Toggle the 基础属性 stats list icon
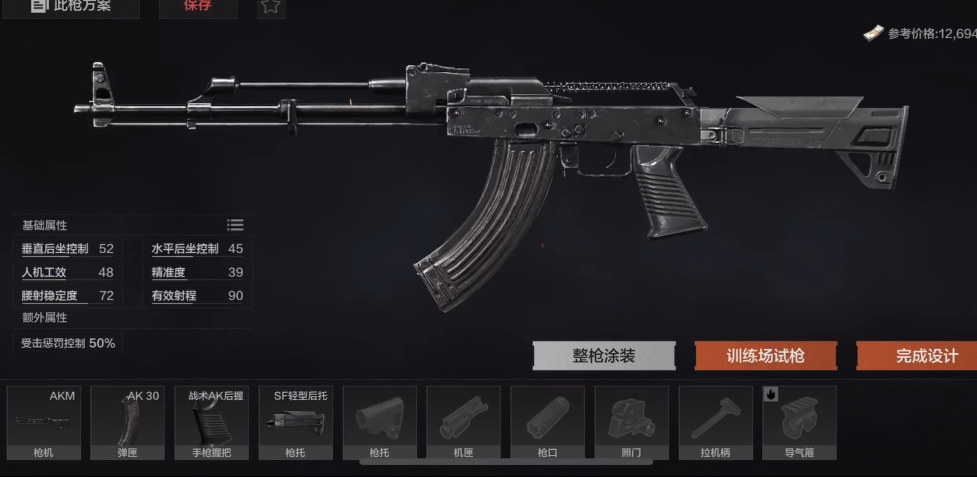Screen dimensions: 977x477 235,225
